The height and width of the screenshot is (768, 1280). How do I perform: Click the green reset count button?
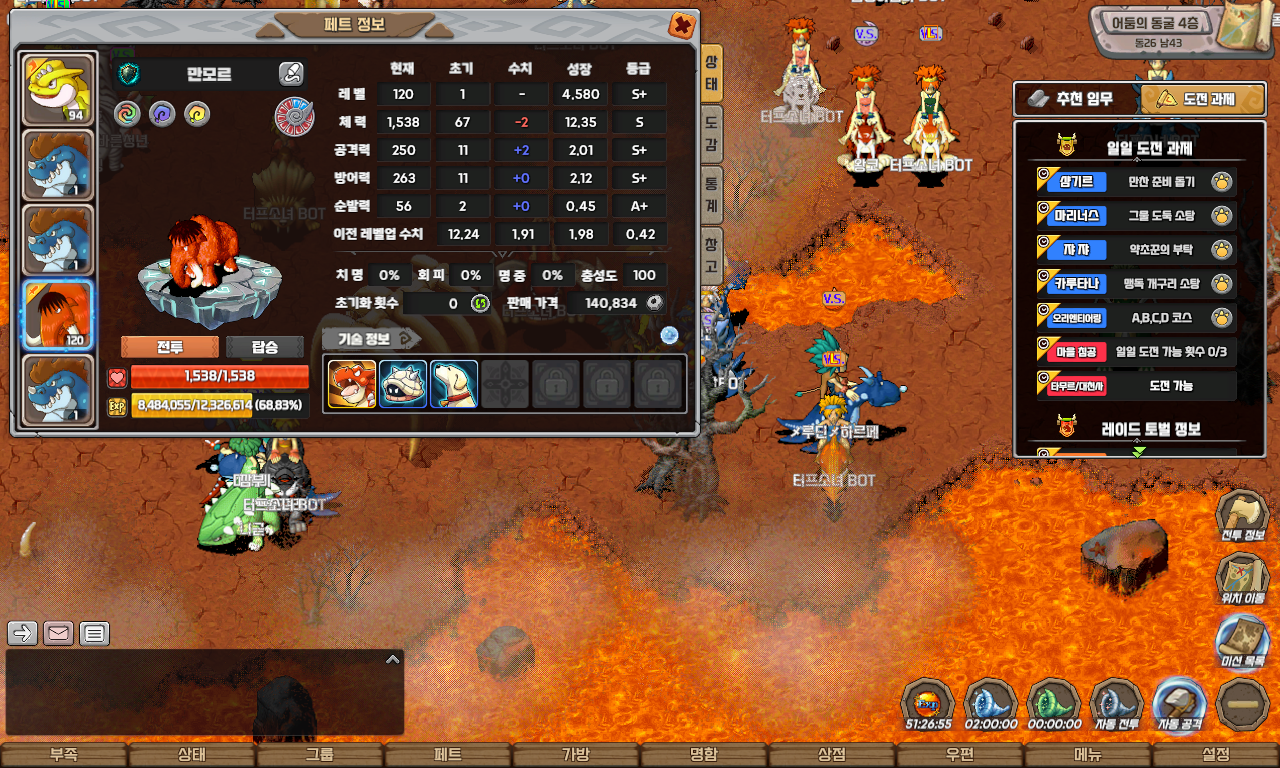click(x=480, y=303)
